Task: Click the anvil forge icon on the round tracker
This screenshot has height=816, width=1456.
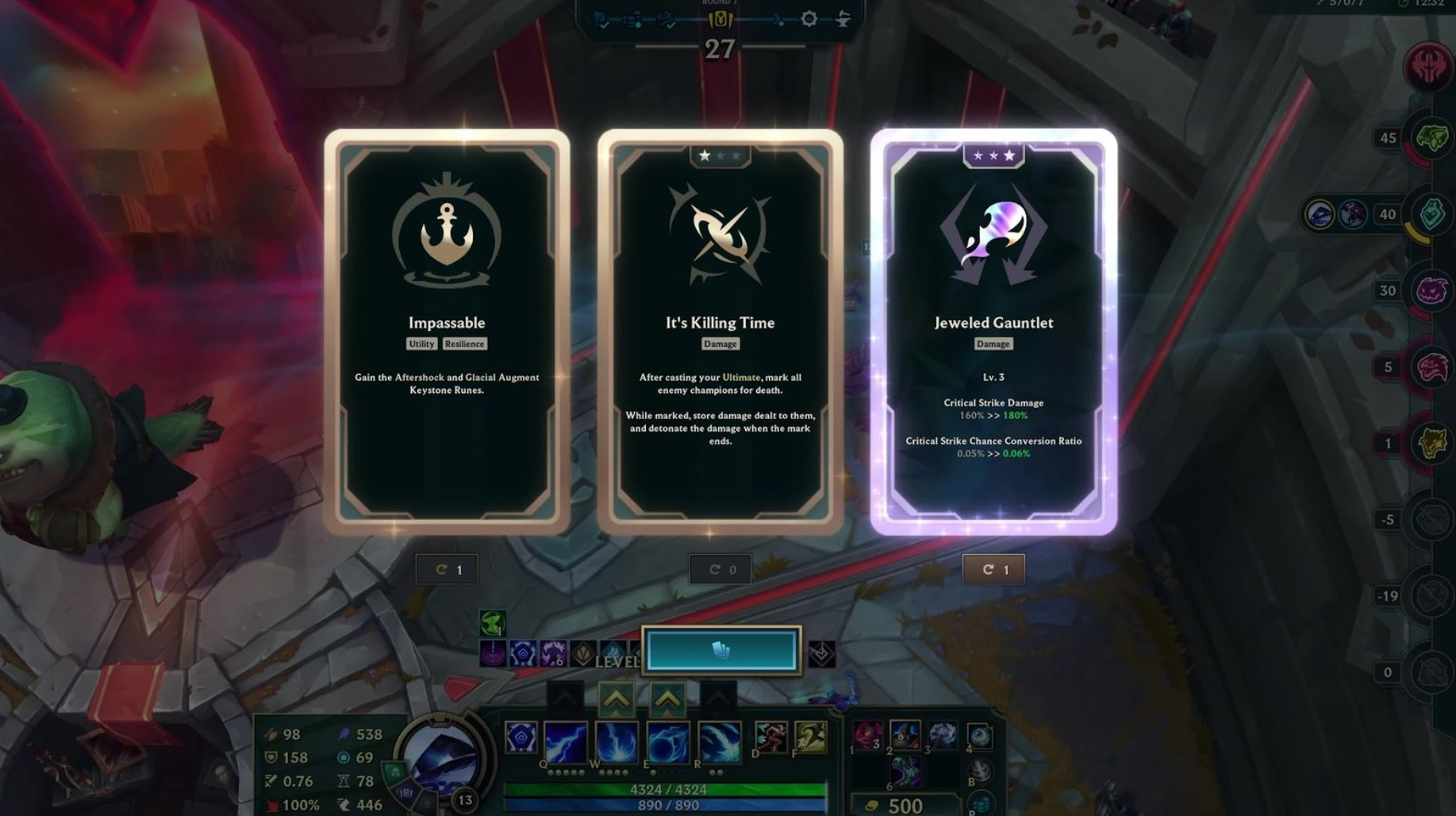Action: [x=842, y=19]
